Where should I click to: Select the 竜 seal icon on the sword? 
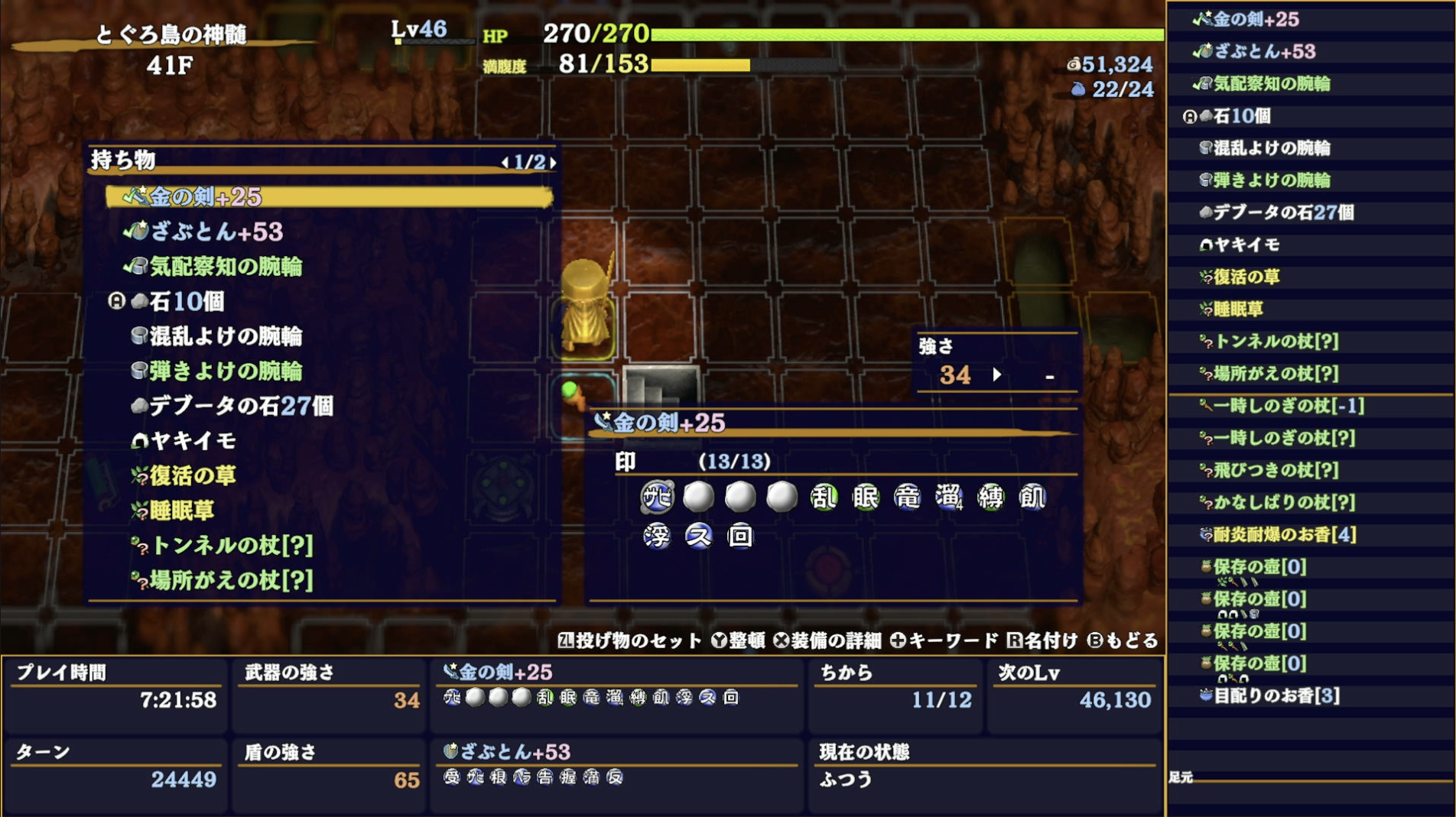[x=909, y=498]
